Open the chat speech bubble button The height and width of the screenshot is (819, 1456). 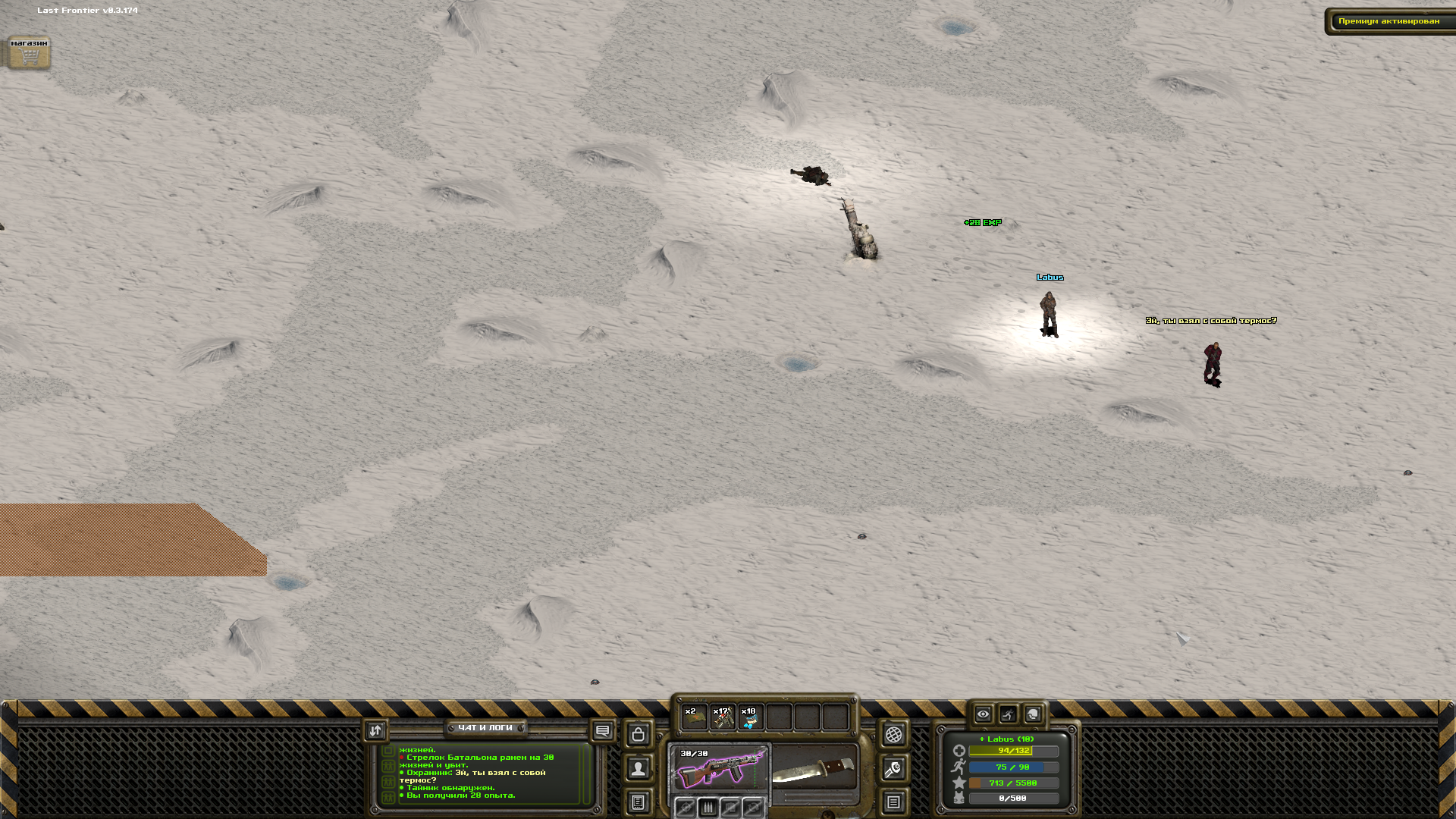pos(603,731)
